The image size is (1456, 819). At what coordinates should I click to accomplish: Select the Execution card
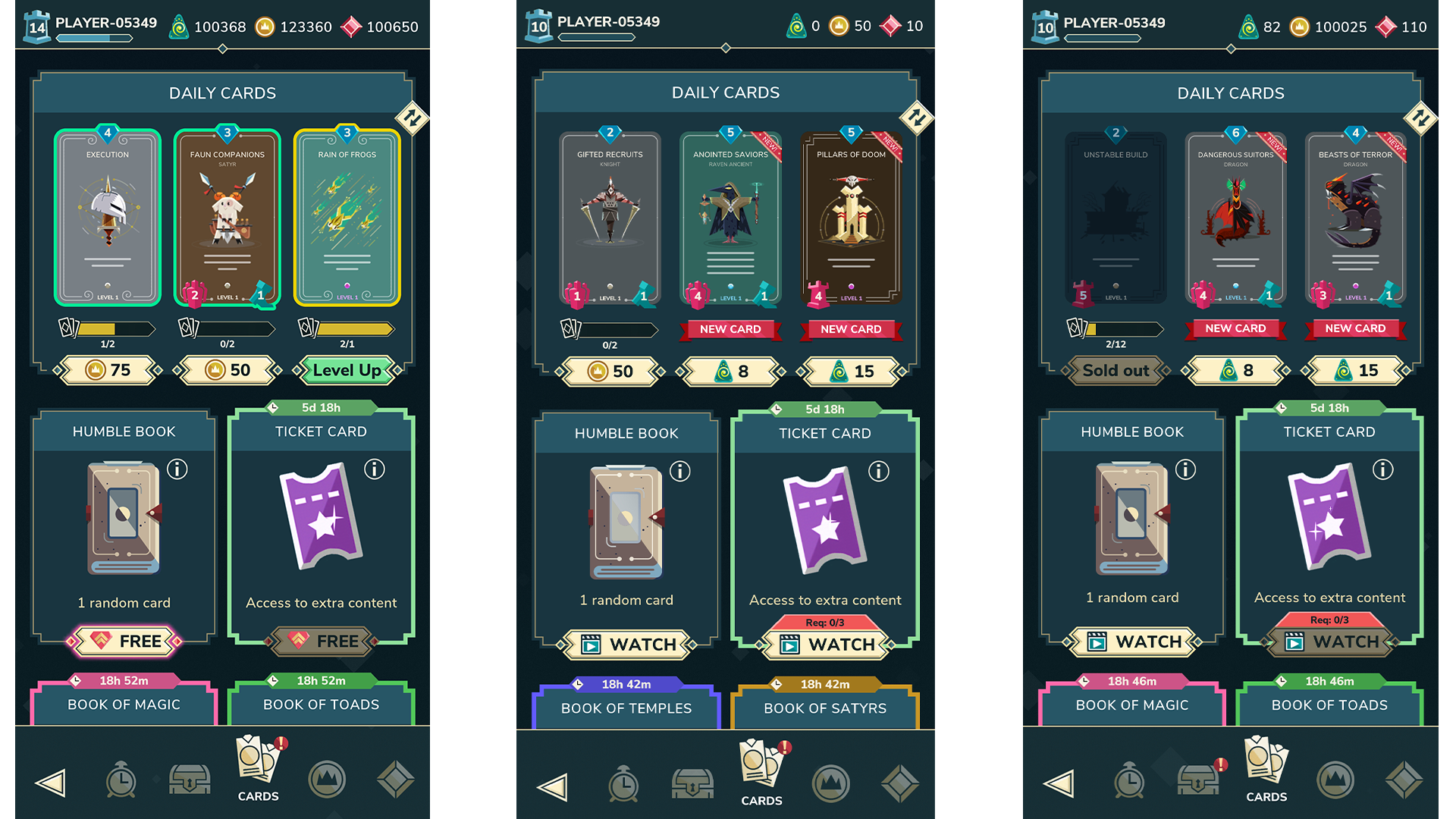(106, 215)
